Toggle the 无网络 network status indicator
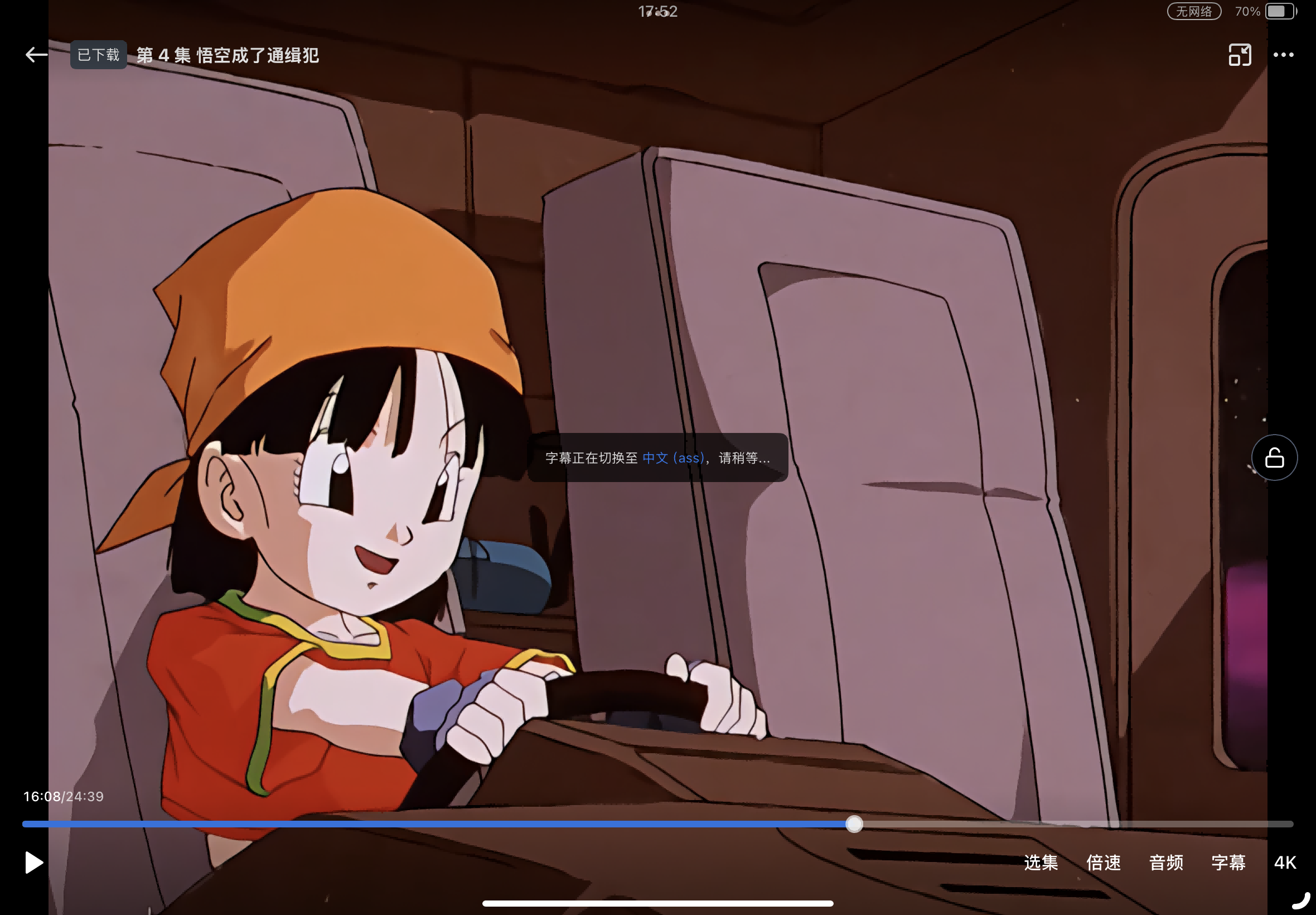Screen dimensions: 1316x915 point(1193,10)
